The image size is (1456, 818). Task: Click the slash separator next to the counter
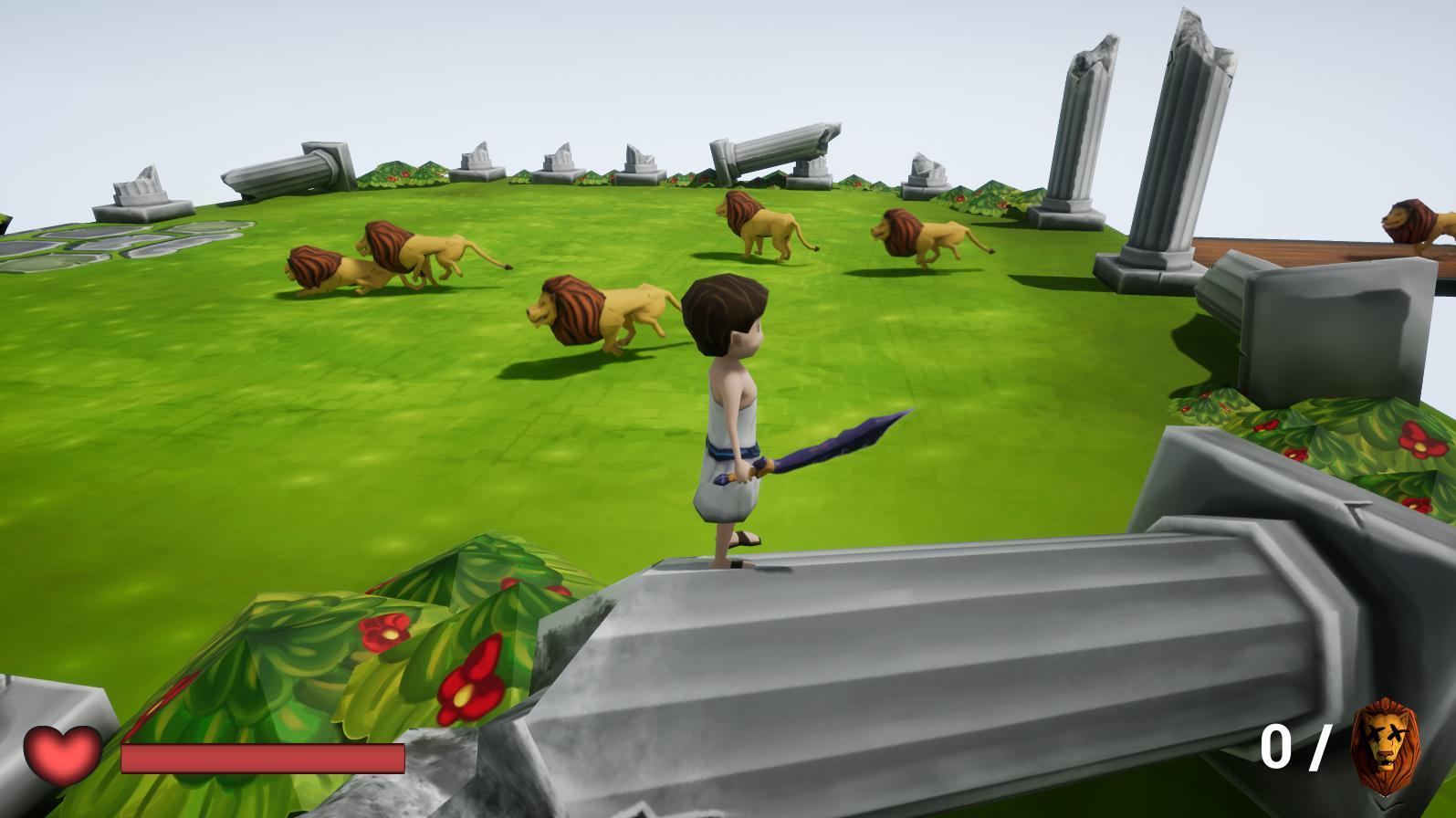[x=1321, y=747]
